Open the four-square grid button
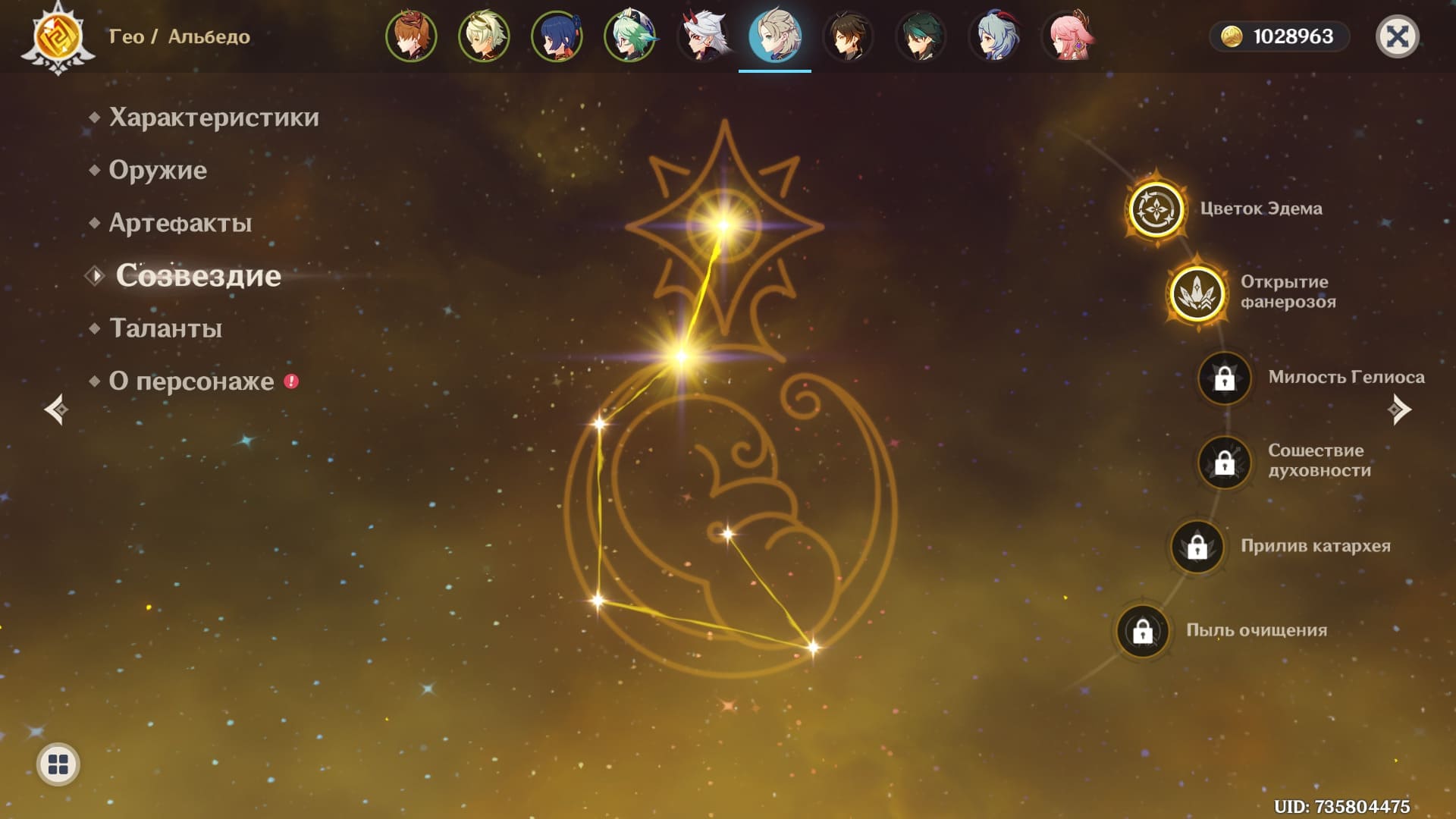1456x819 pixels. coord(58,764)
